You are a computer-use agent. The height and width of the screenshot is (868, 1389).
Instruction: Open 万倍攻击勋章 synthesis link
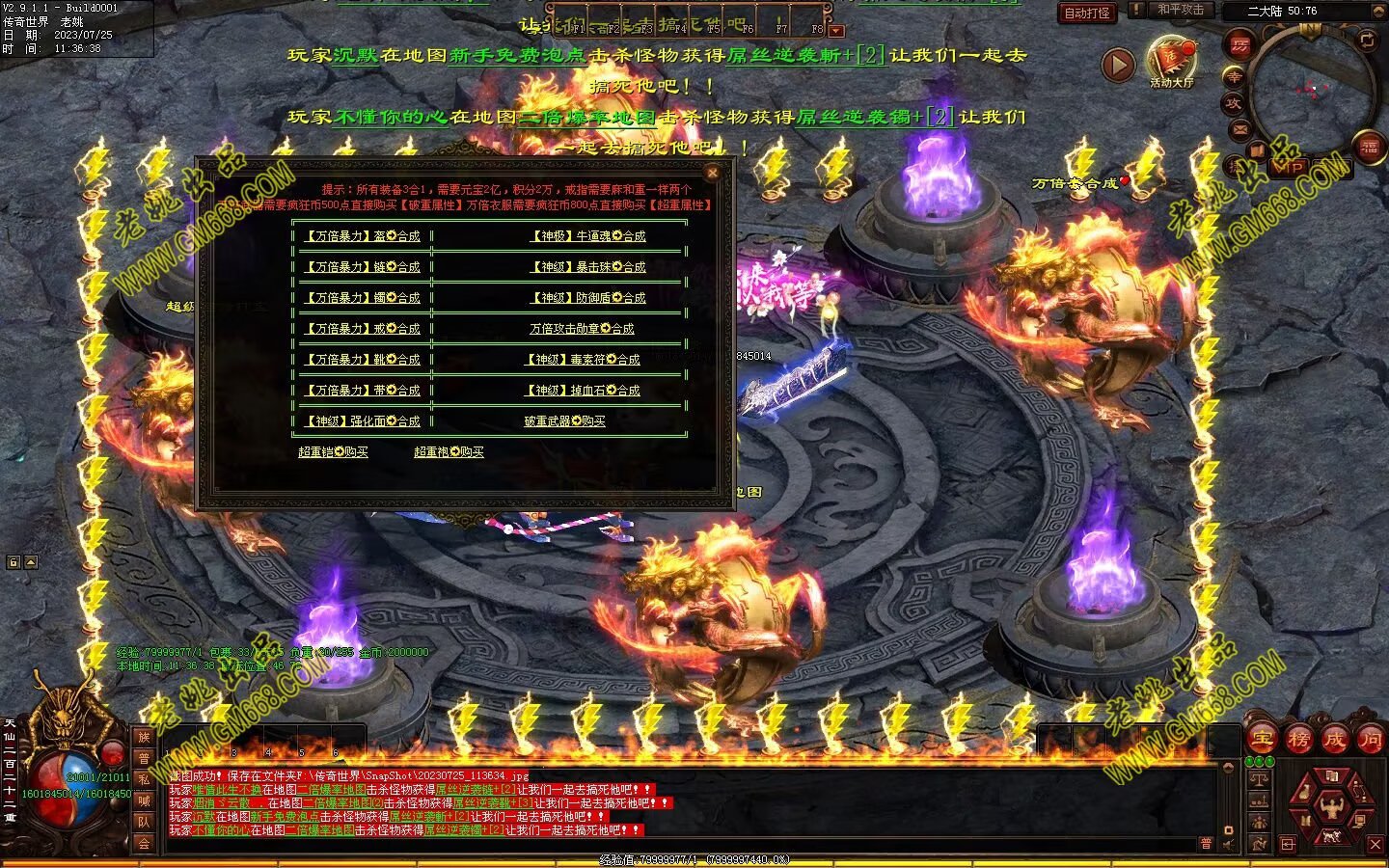click(x=582, y=329)
